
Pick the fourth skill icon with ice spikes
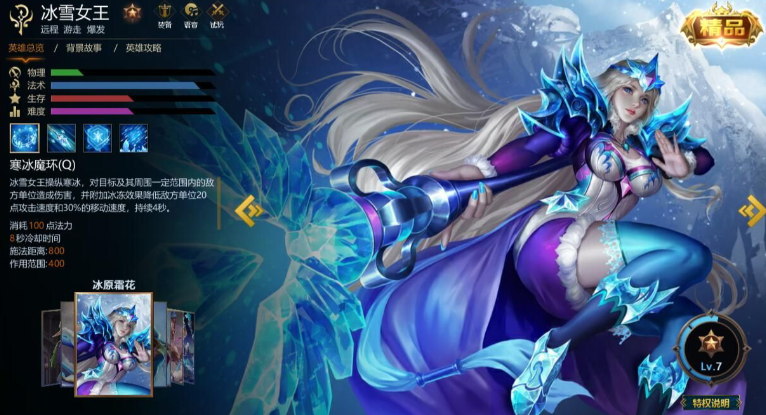(x=134, y=138)
